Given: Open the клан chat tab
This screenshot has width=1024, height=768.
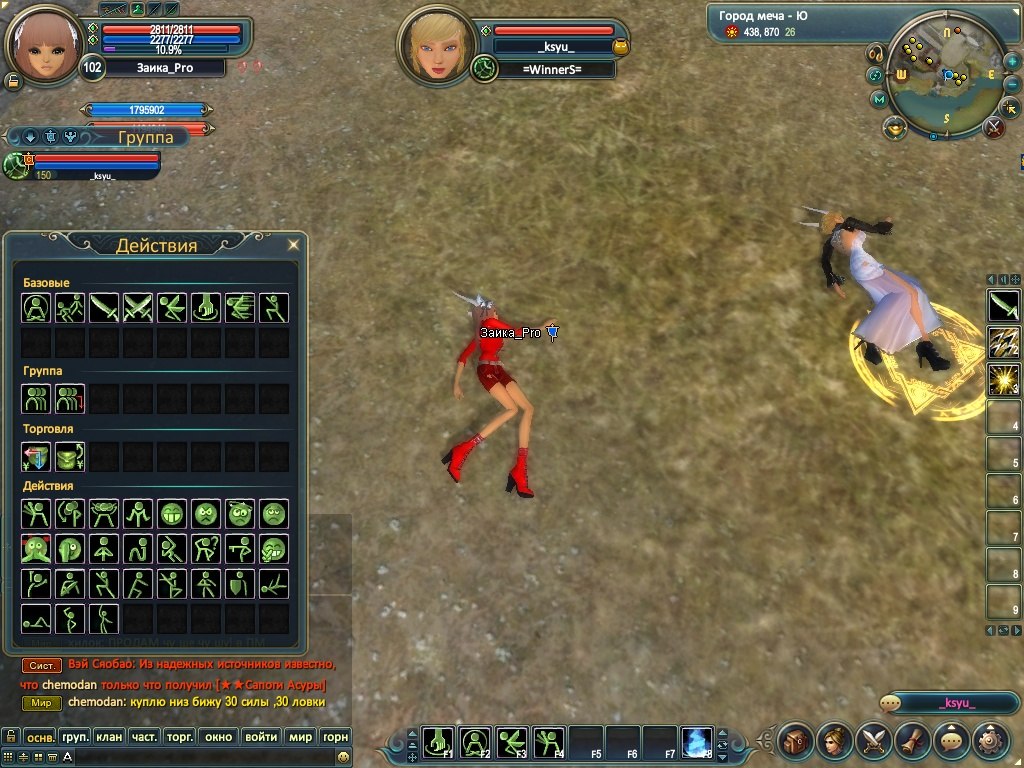Looking at the screenshot, I should [x=109, y=737].
